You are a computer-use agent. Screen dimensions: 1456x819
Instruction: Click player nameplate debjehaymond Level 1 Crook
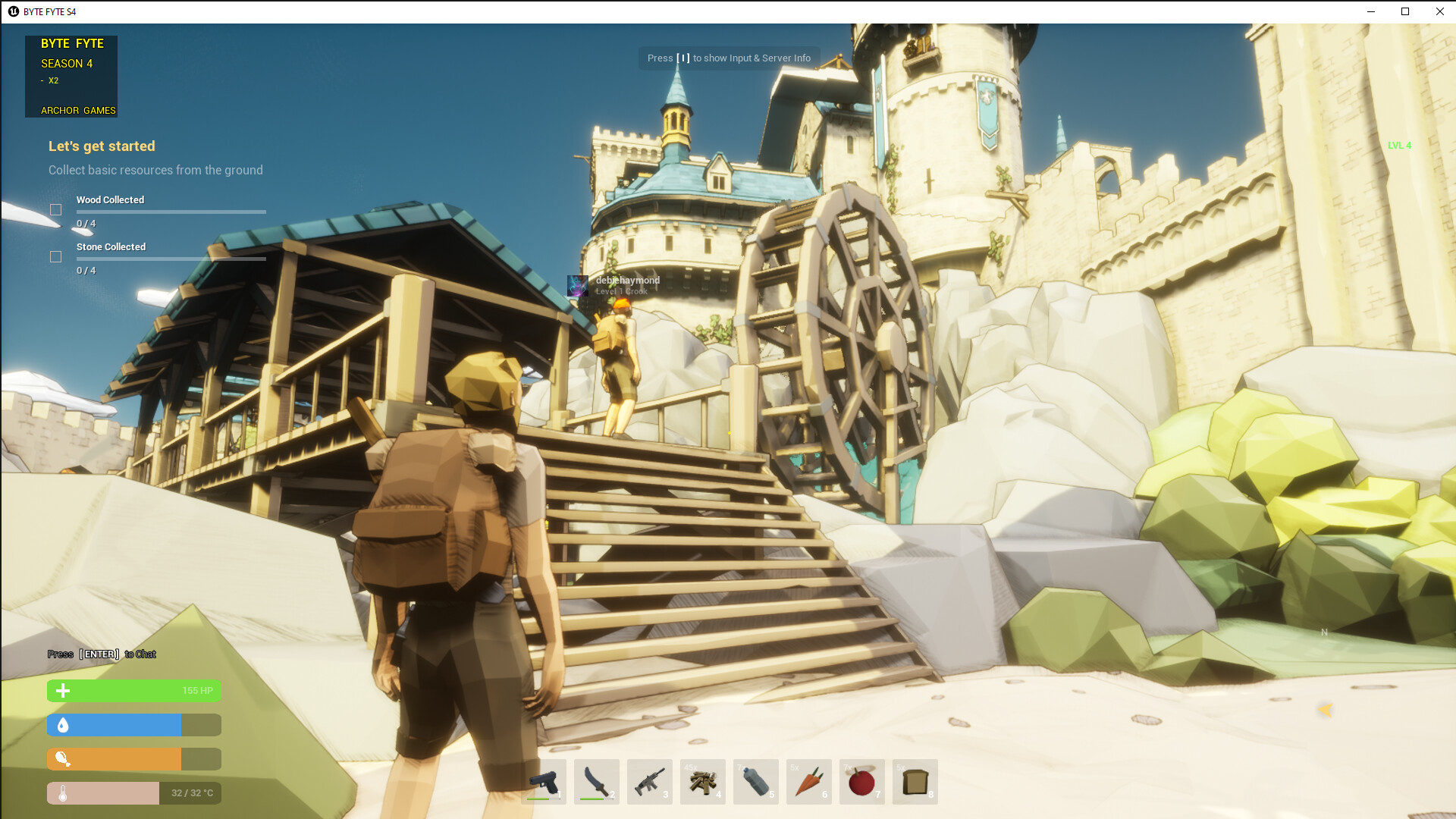coord(627,280)
